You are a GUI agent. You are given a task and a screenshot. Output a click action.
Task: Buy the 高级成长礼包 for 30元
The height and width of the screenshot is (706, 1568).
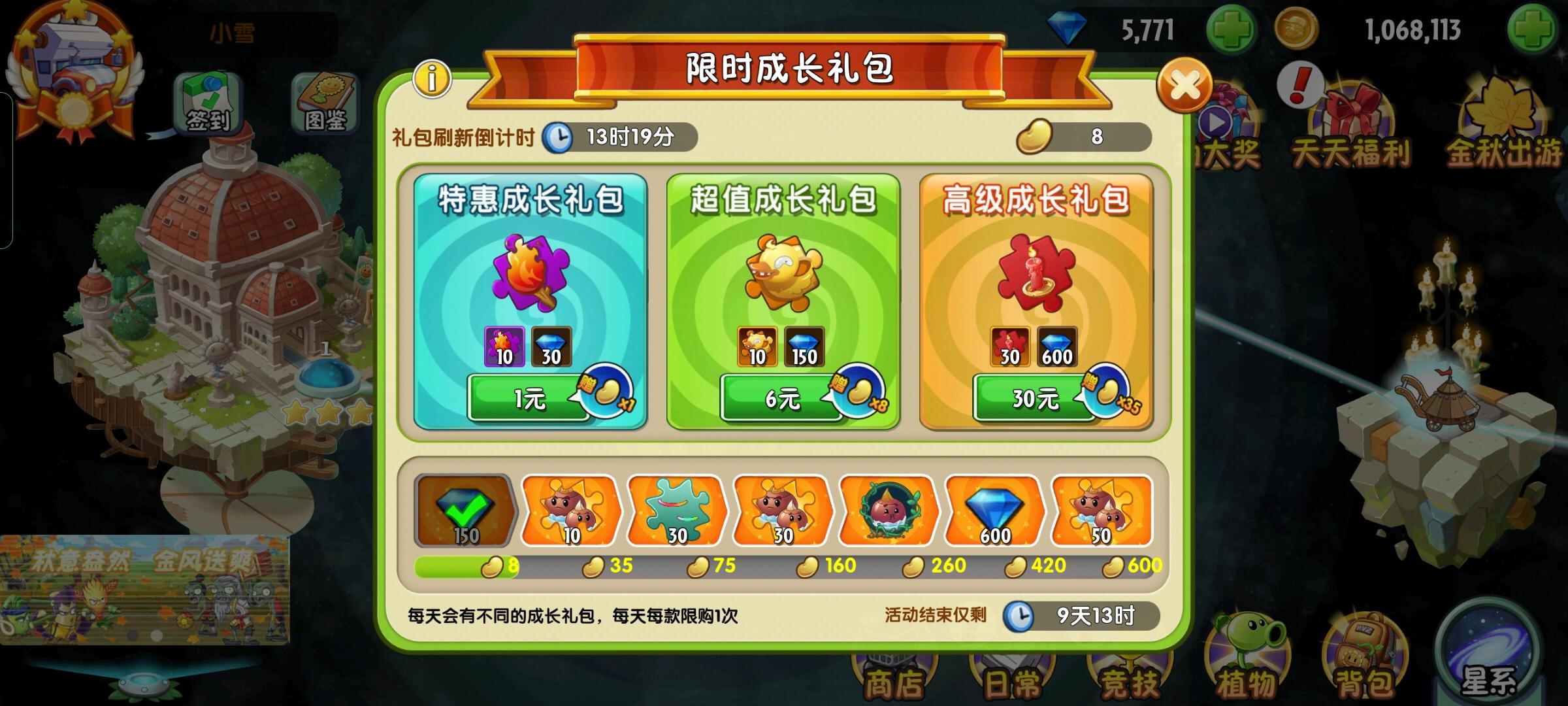tap(1035, 397)
